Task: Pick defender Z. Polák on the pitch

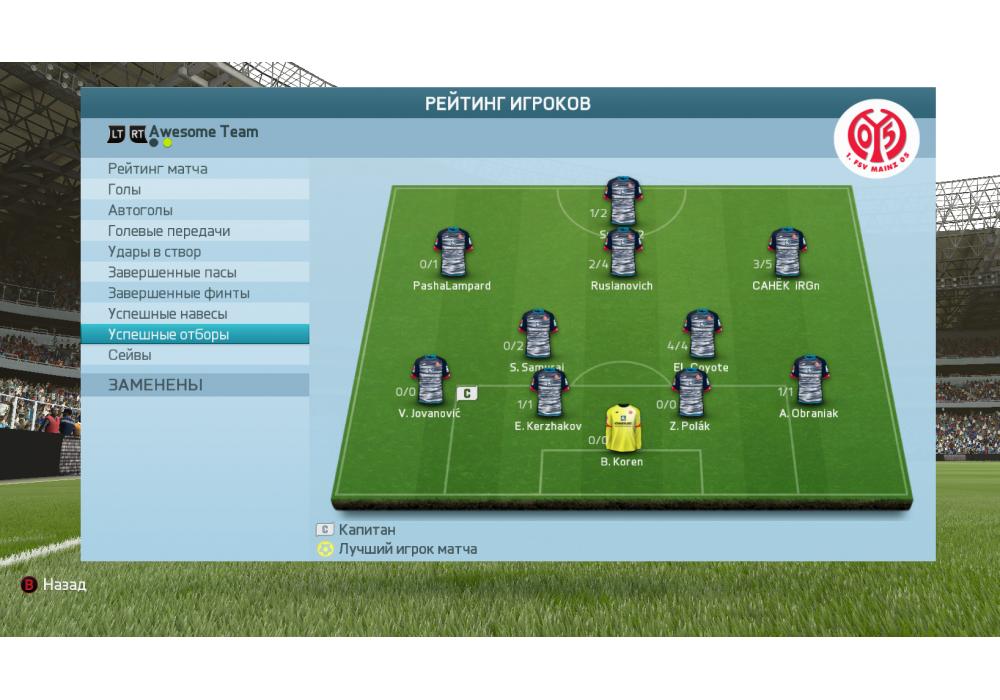Action: click(x=690, y=394)
